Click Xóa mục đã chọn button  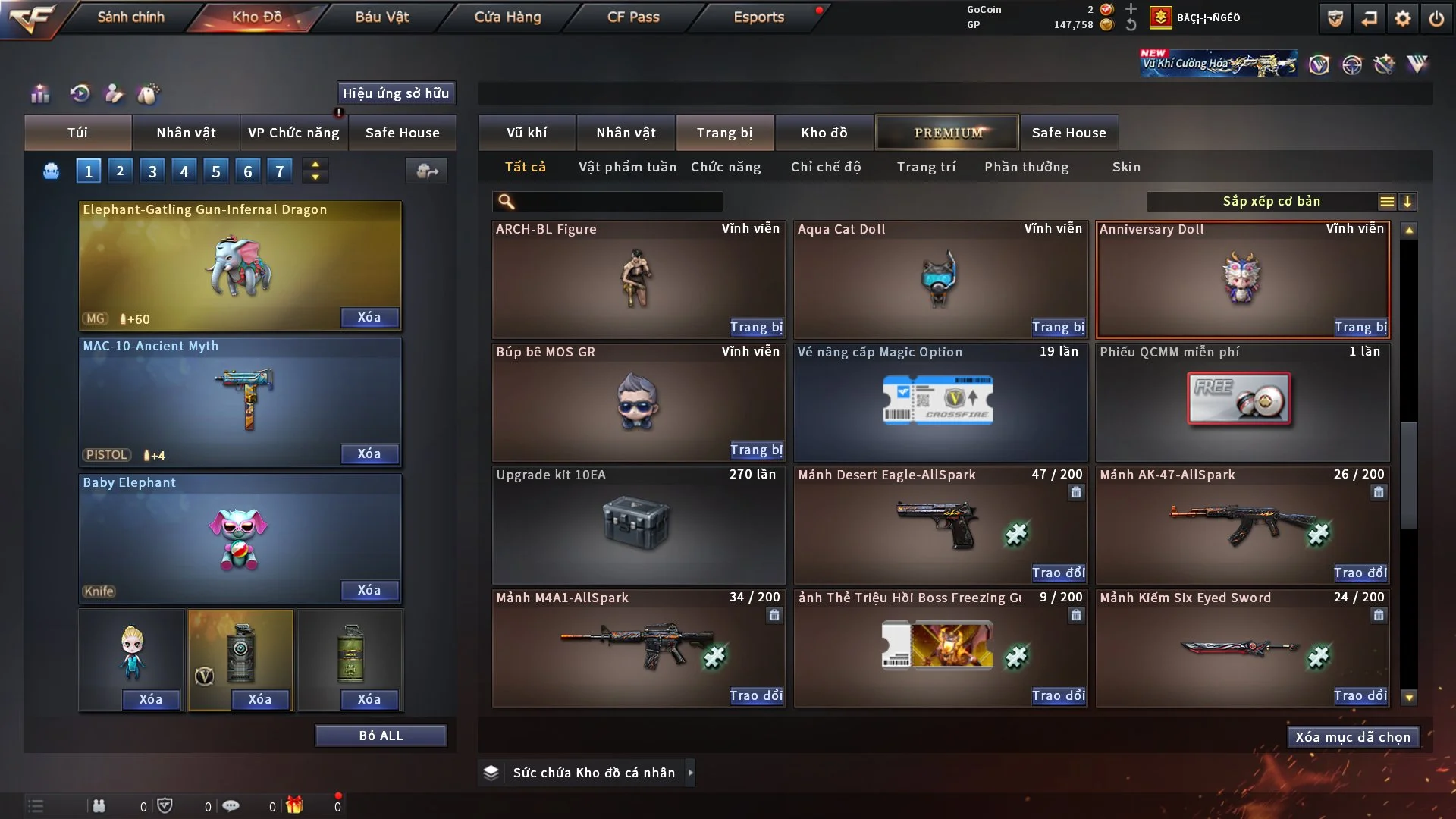1353,737
